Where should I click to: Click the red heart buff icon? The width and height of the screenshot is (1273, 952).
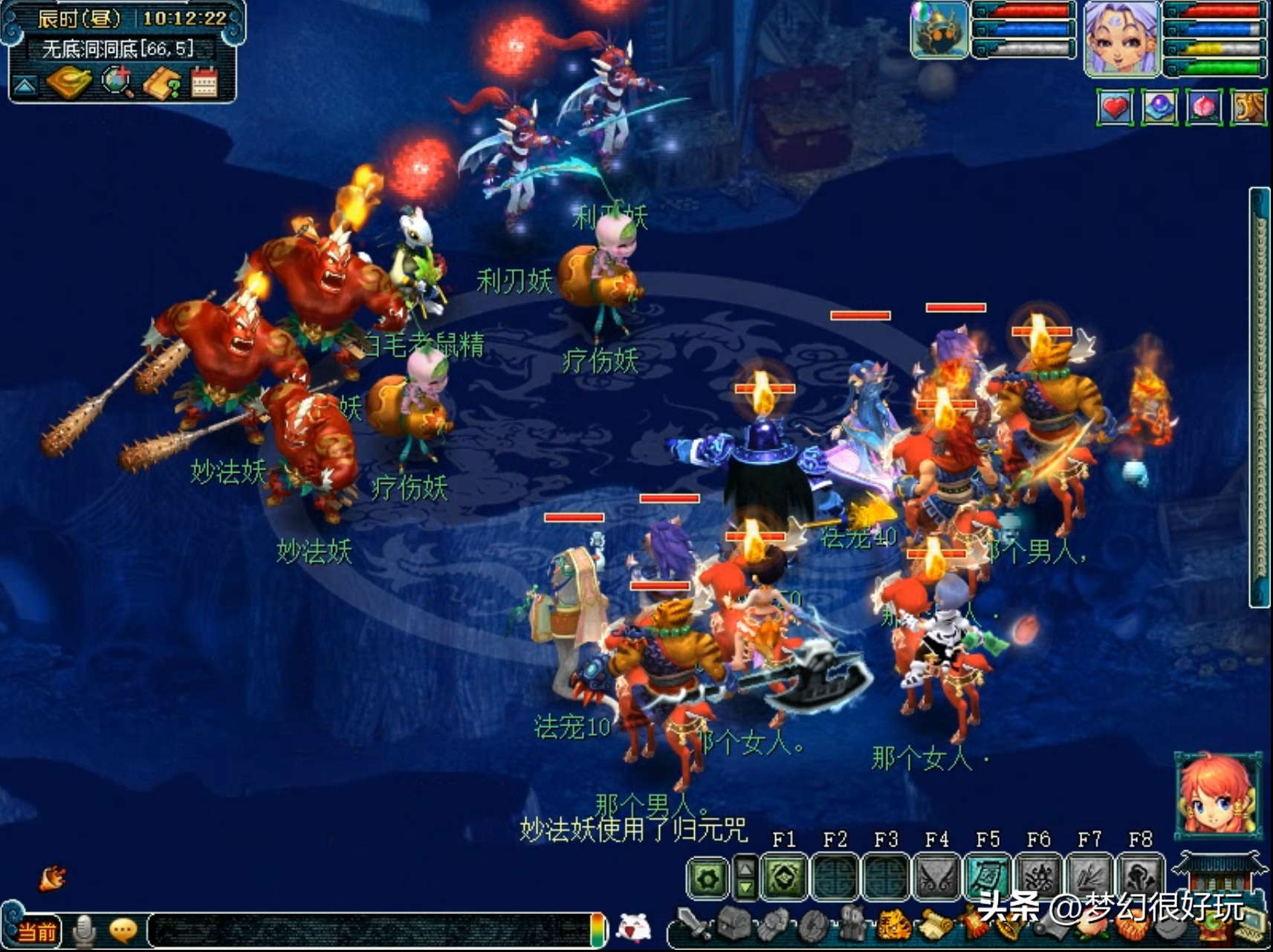[x=1115, y=108]
